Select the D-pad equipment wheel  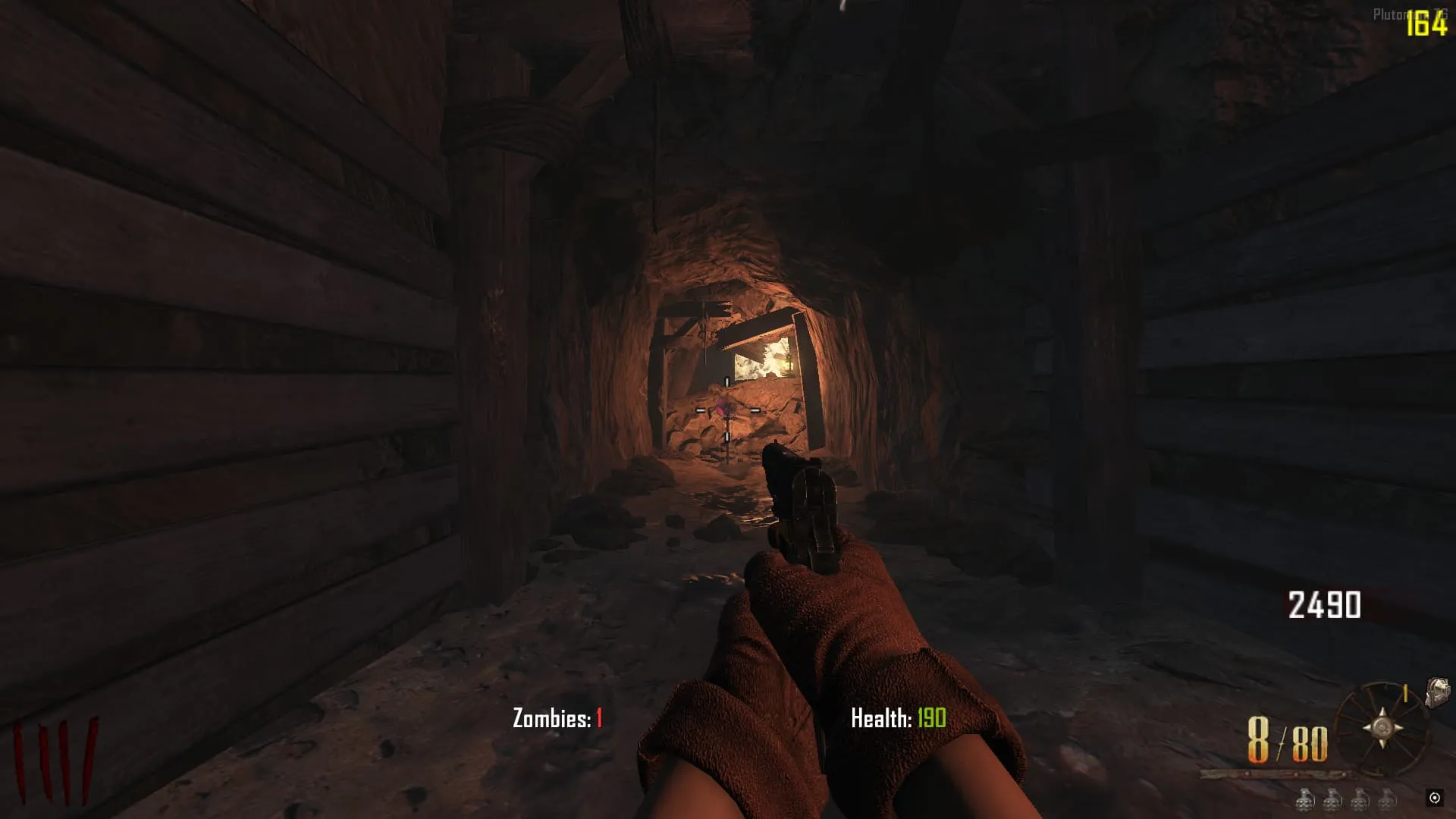coord(1382,727)
